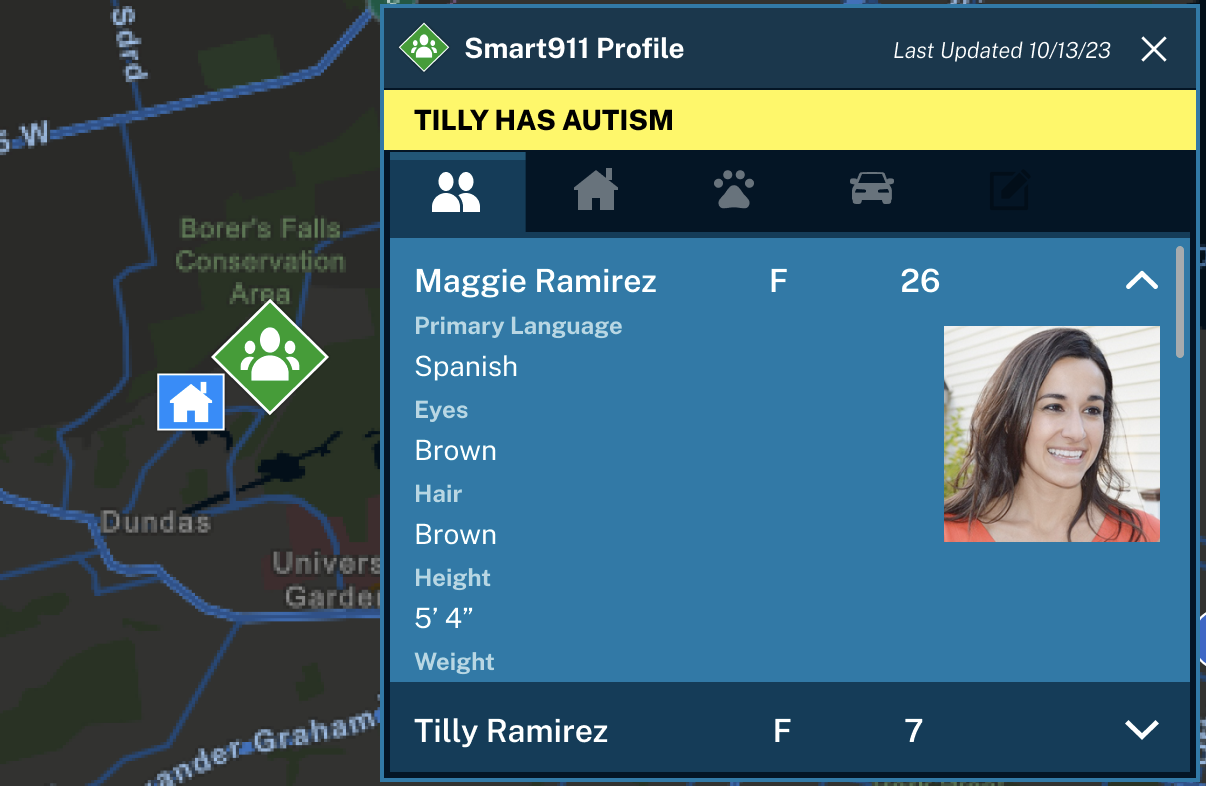Collapse Maggie Ramirez's profile details
The width and height of the screenshot is (1206, 786).
(x=1141, y=282)
